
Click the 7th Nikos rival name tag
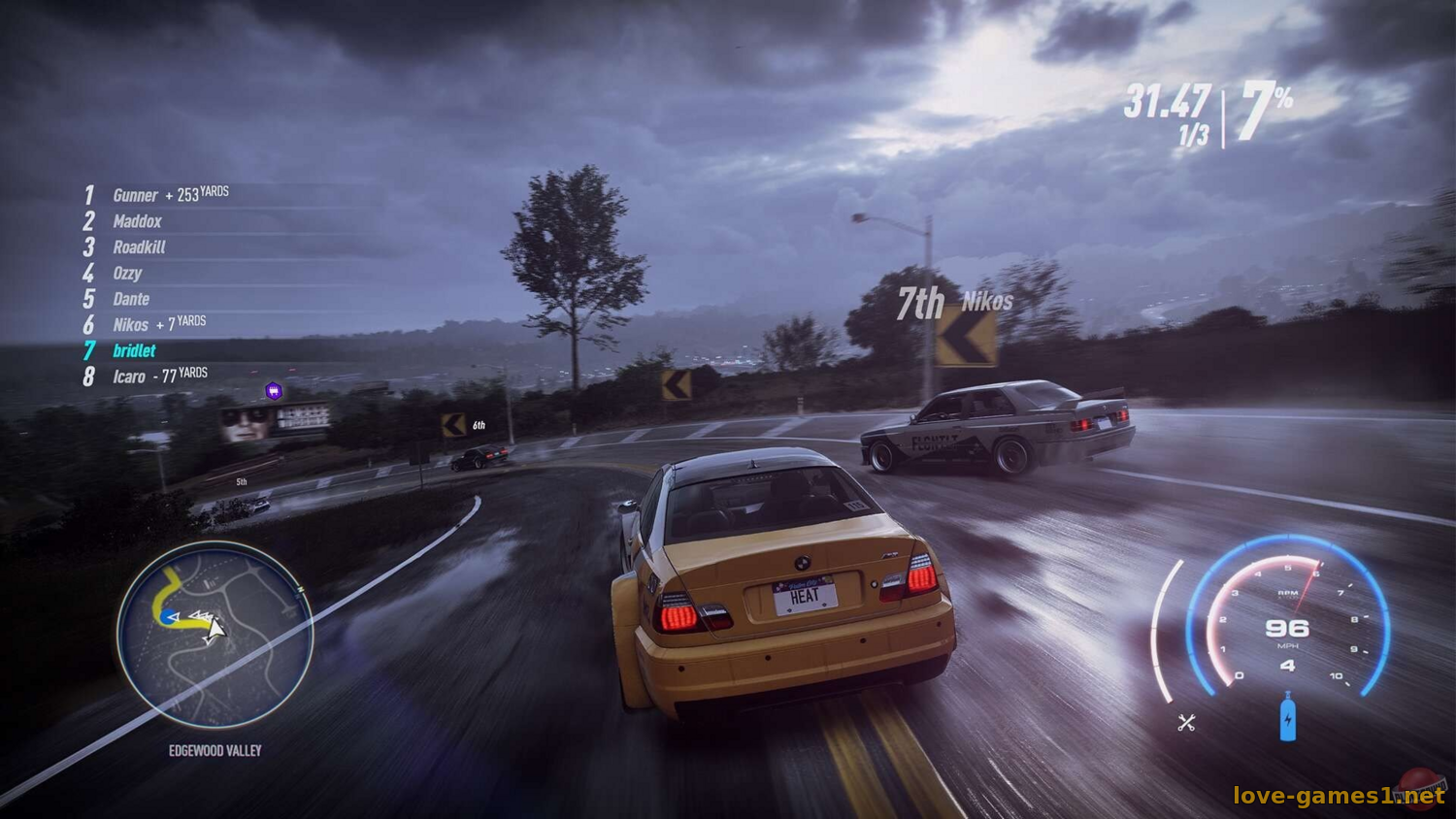[954, 304]
